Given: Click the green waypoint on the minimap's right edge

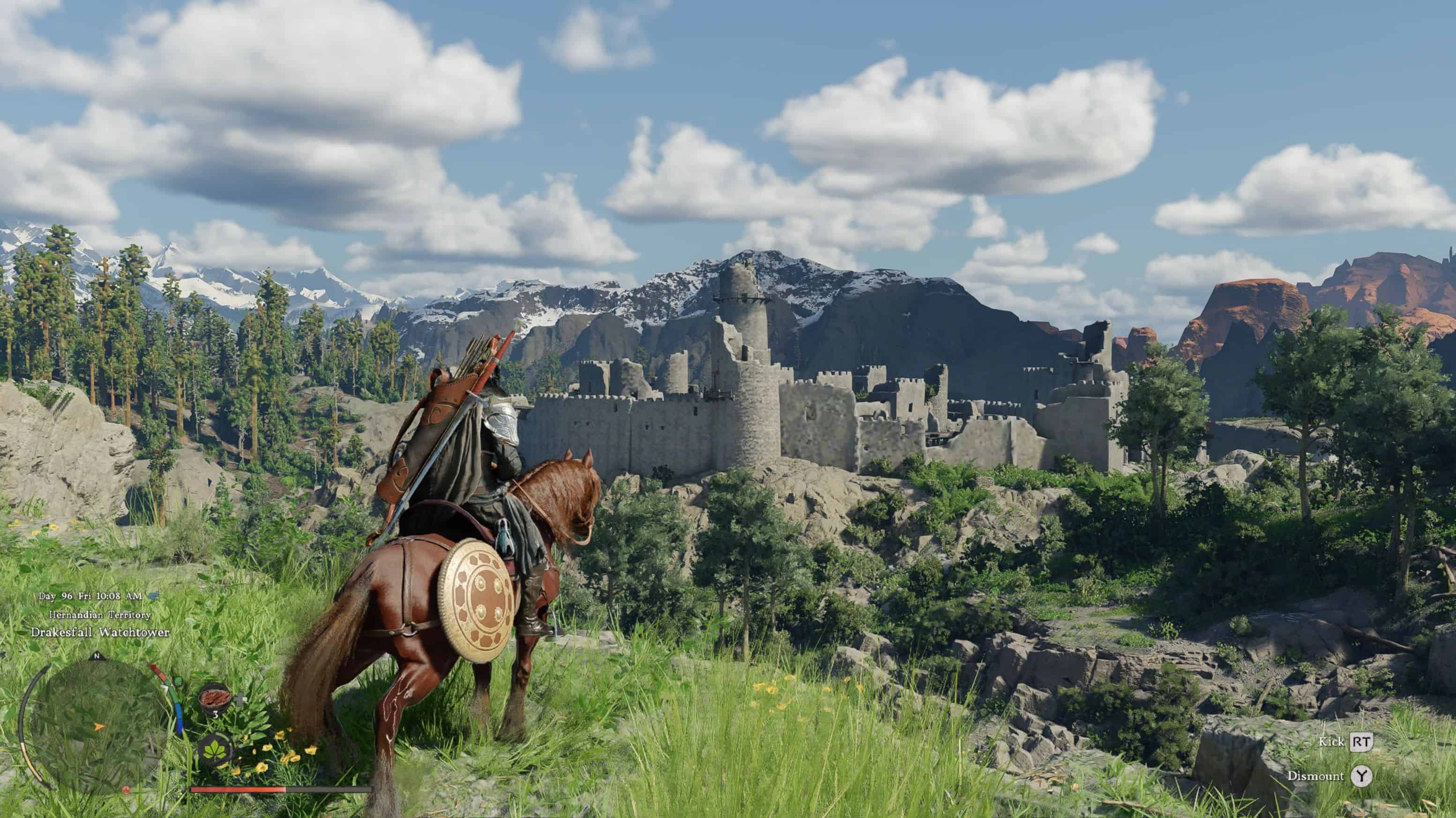Looking at the screenshot, I should coord(178,682).
